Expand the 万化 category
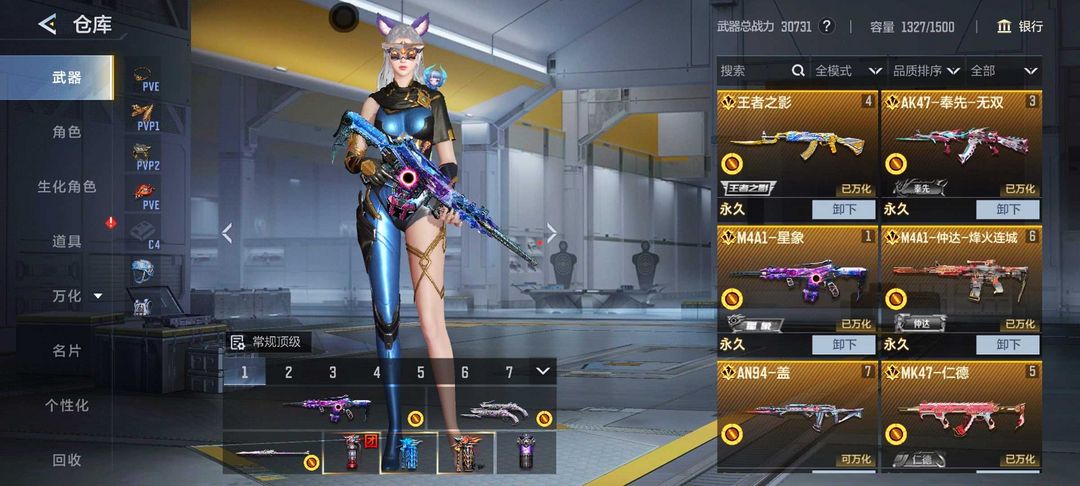Viewport: 1080px width, 486px height. coord(77,296)
